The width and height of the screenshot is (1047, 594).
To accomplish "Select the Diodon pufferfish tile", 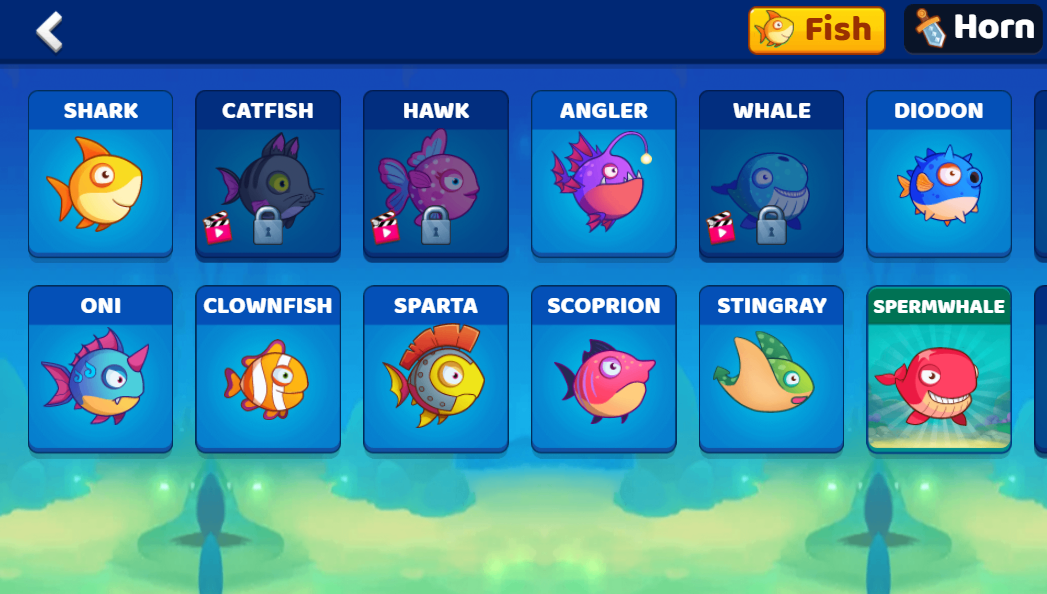I will tap(938, 175).
